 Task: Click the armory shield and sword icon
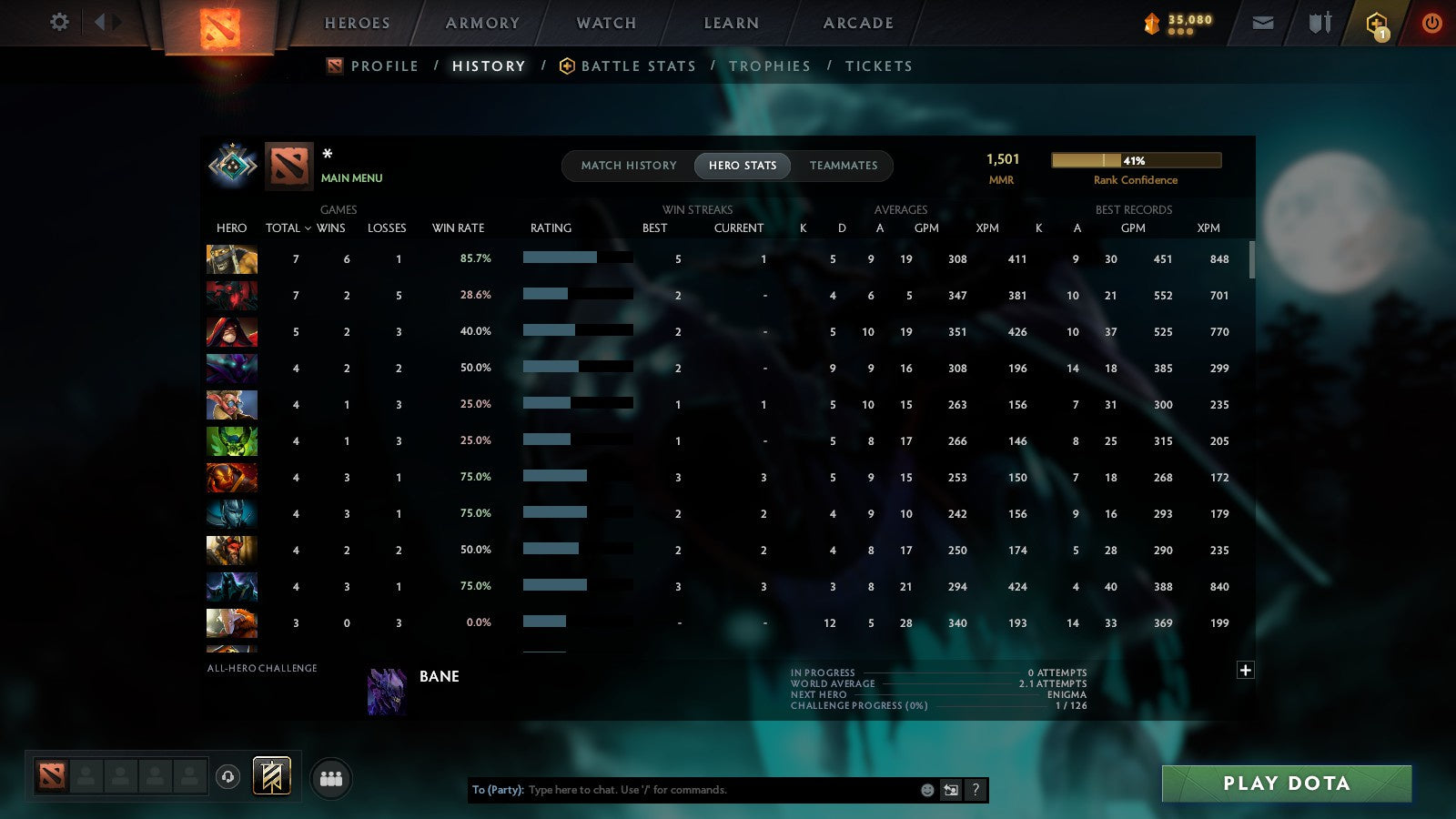(1319, 22)
